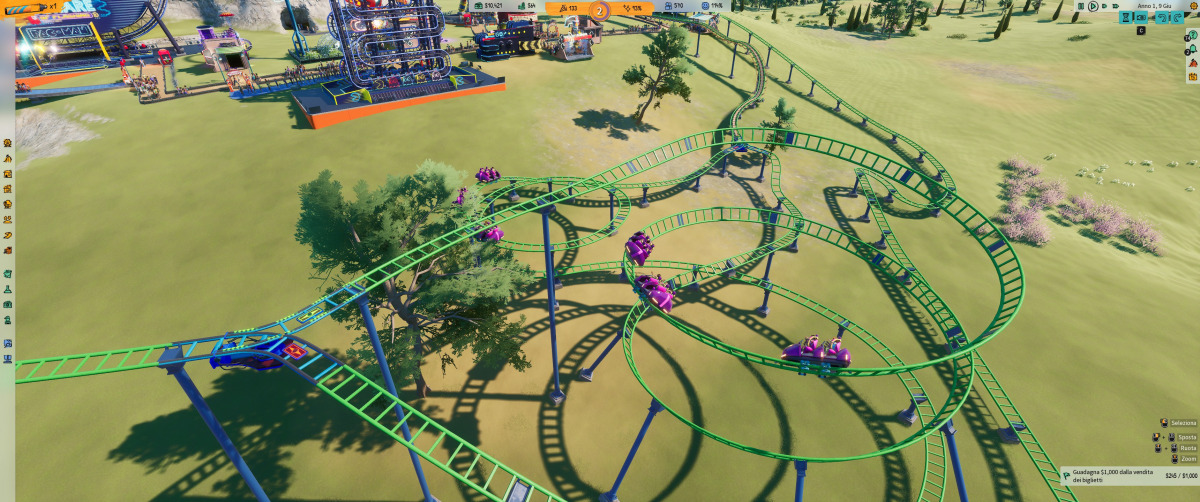Pause the game simulation

(x=1081, y=6)
